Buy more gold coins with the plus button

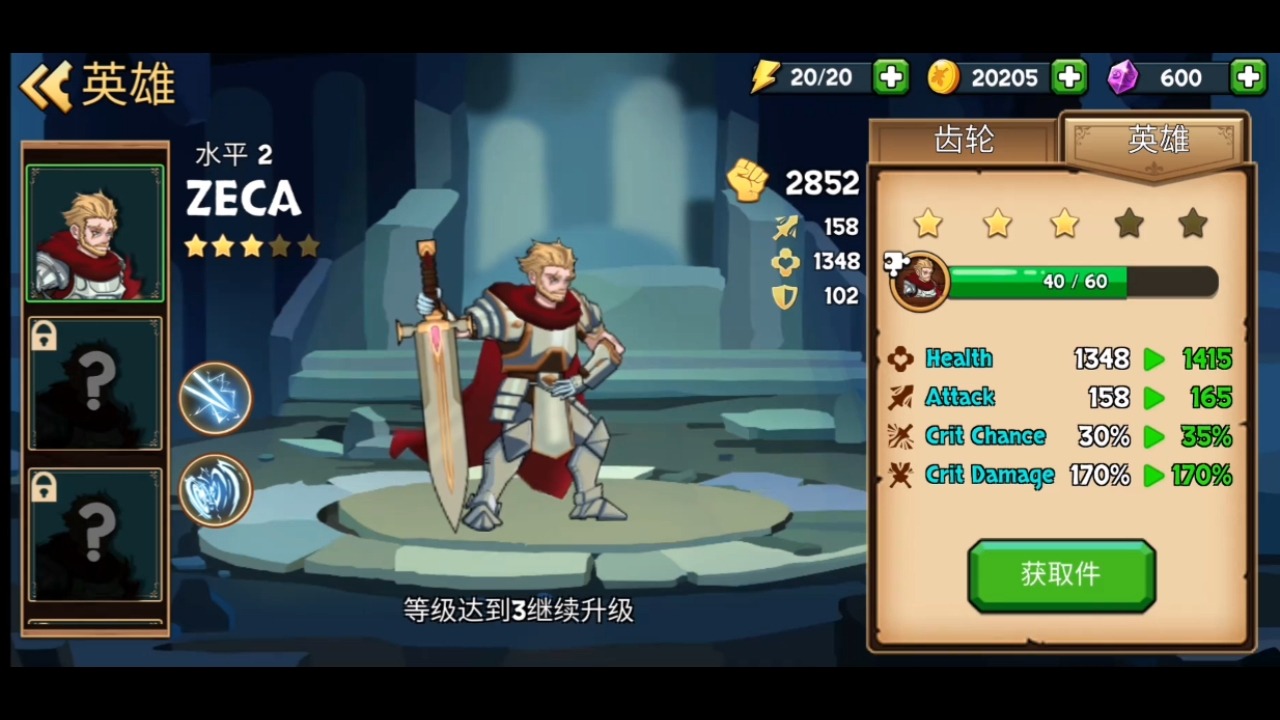point(1069,77)
